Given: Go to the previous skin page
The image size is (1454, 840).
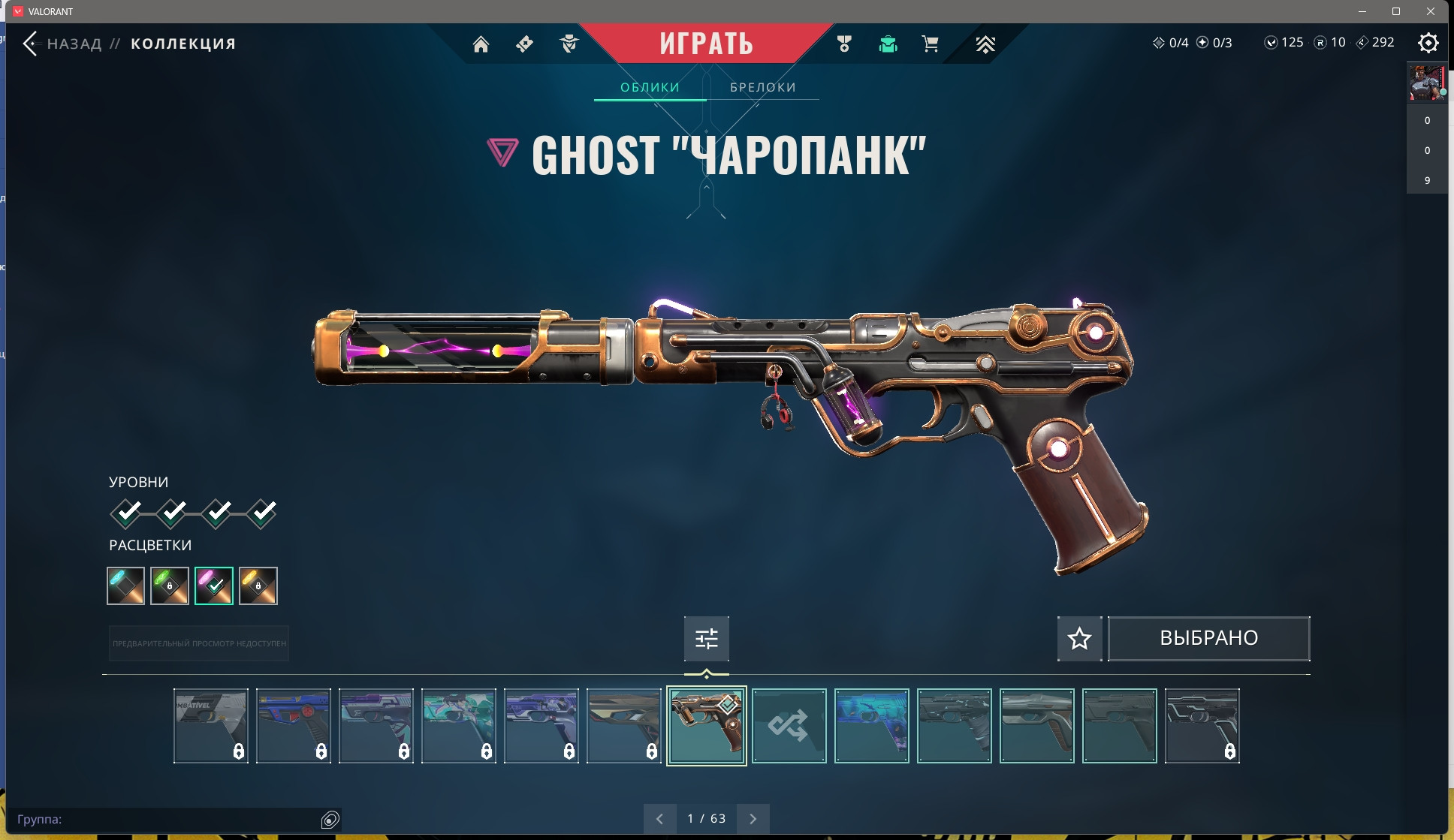Looking at the screenshot, I should [659, 819].
